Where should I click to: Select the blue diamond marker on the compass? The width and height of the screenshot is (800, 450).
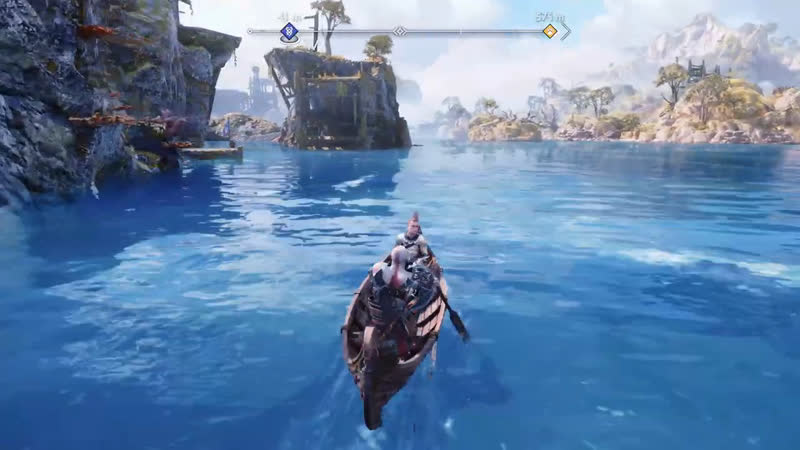[289, 31]
